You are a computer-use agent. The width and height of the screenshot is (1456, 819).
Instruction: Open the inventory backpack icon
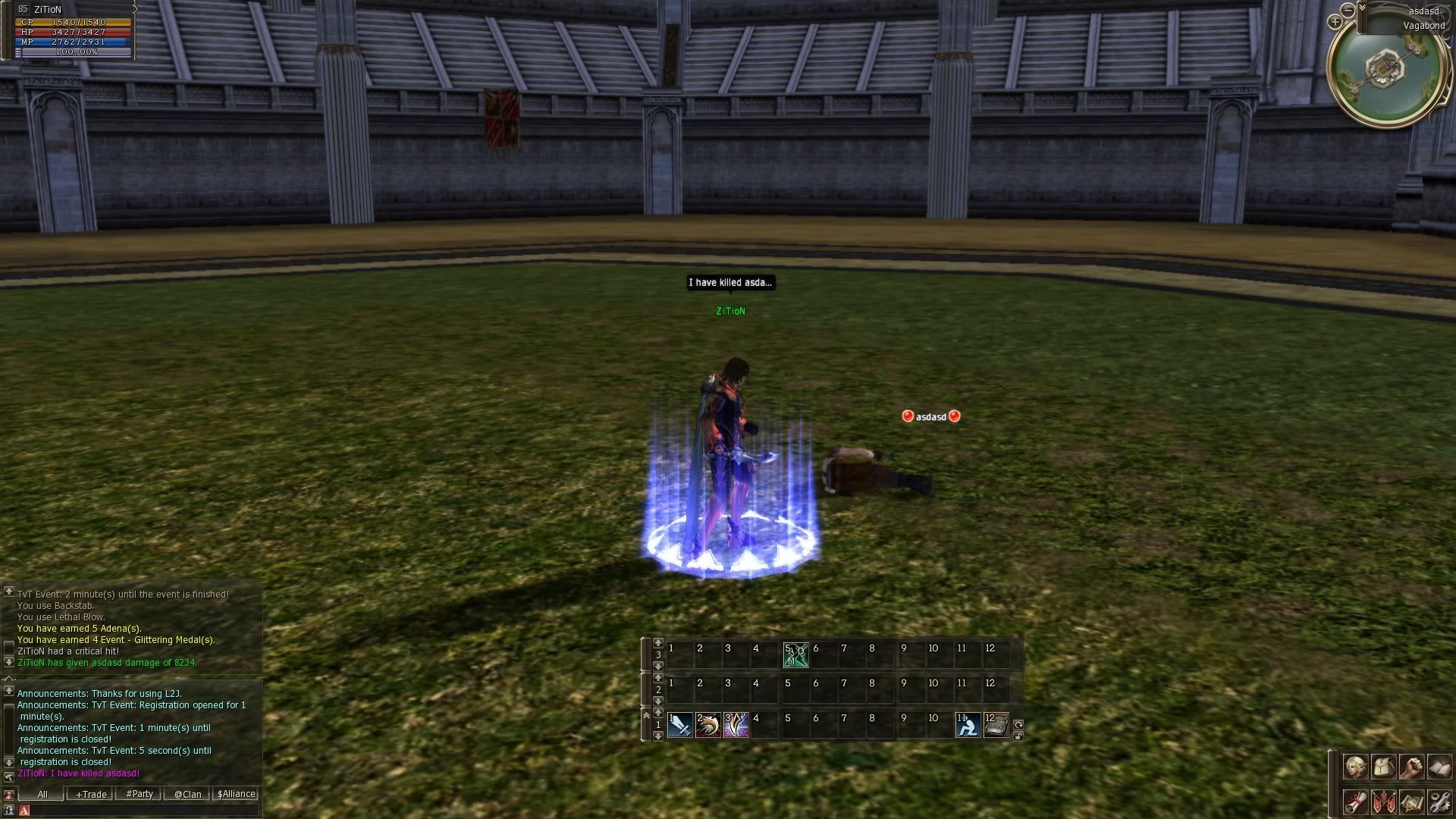click(1383, 767)
